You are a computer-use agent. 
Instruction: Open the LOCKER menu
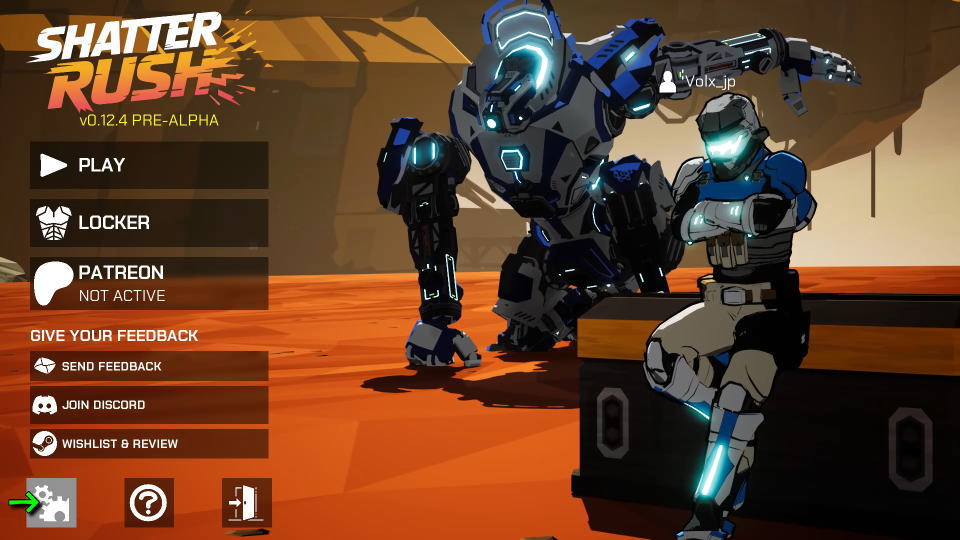point(149,222)
